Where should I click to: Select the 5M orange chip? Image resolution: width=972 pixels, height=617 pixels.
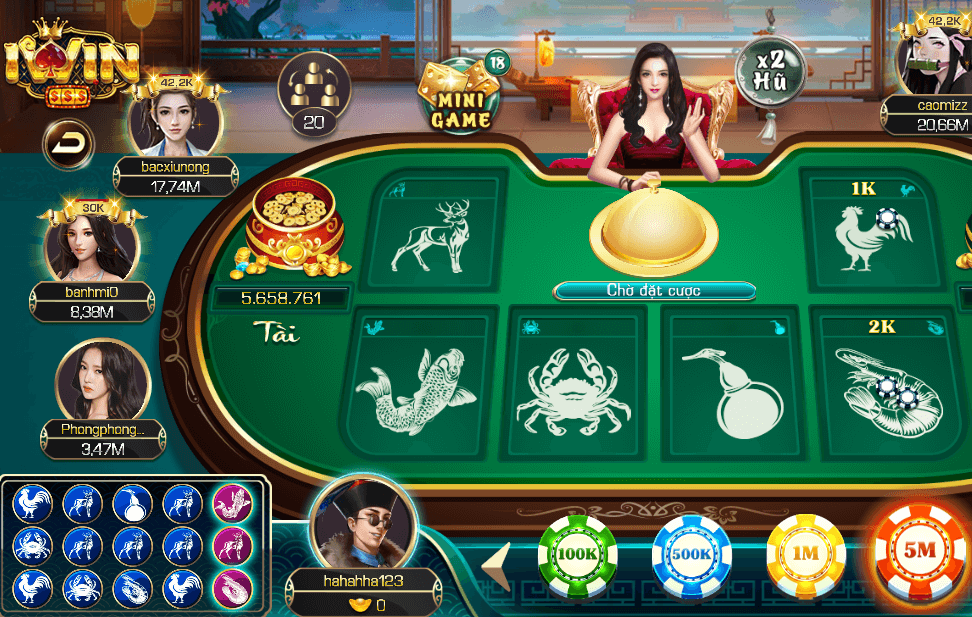pyautogui.click(x=921, y=552)
